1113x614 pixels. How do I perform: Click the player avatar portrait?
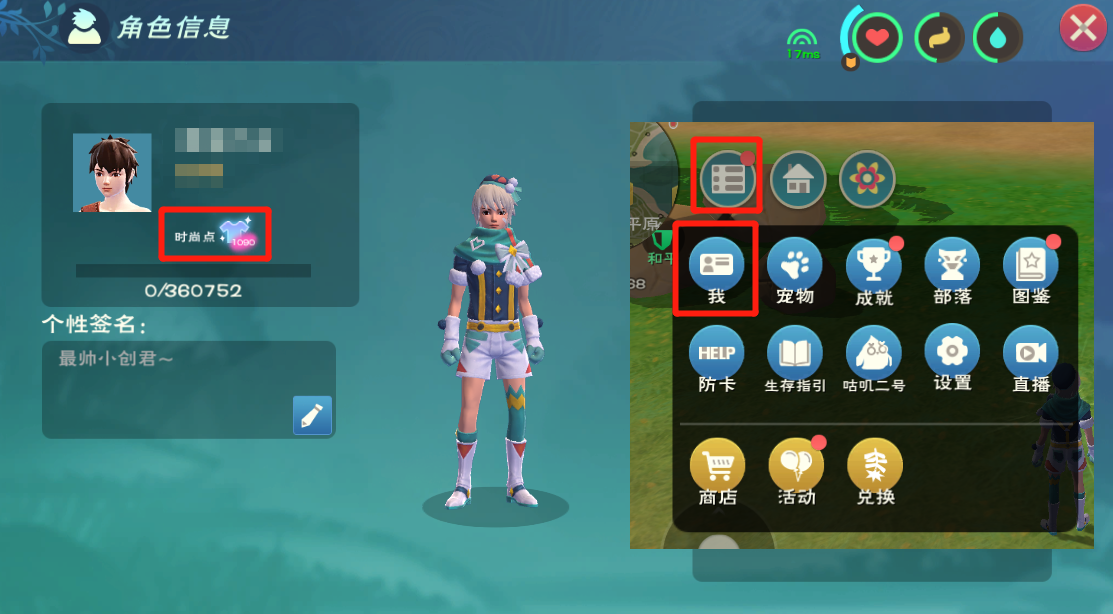(x=112, y=172)
